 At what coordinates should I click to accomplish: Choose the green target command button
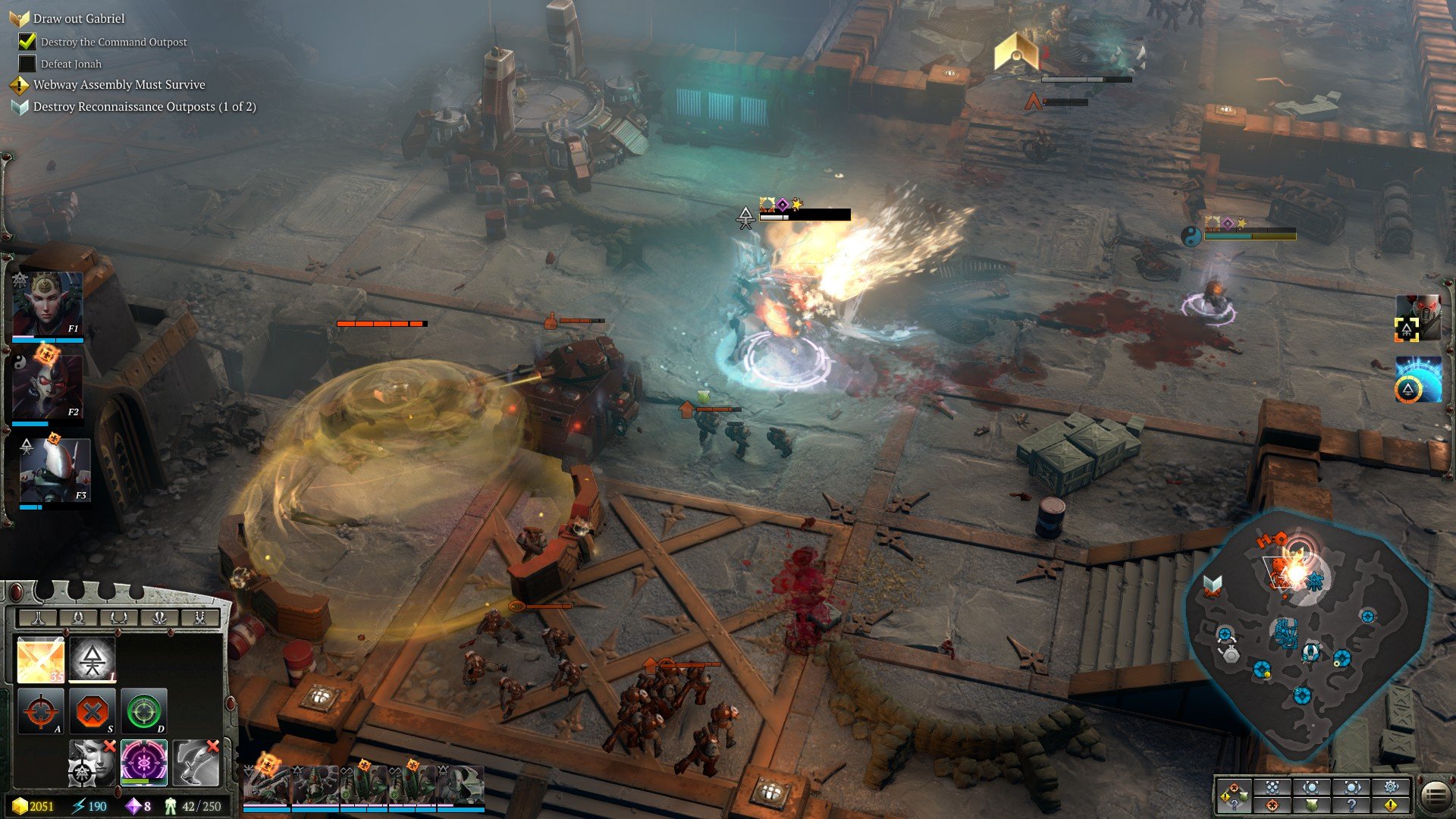coord(143,711)
